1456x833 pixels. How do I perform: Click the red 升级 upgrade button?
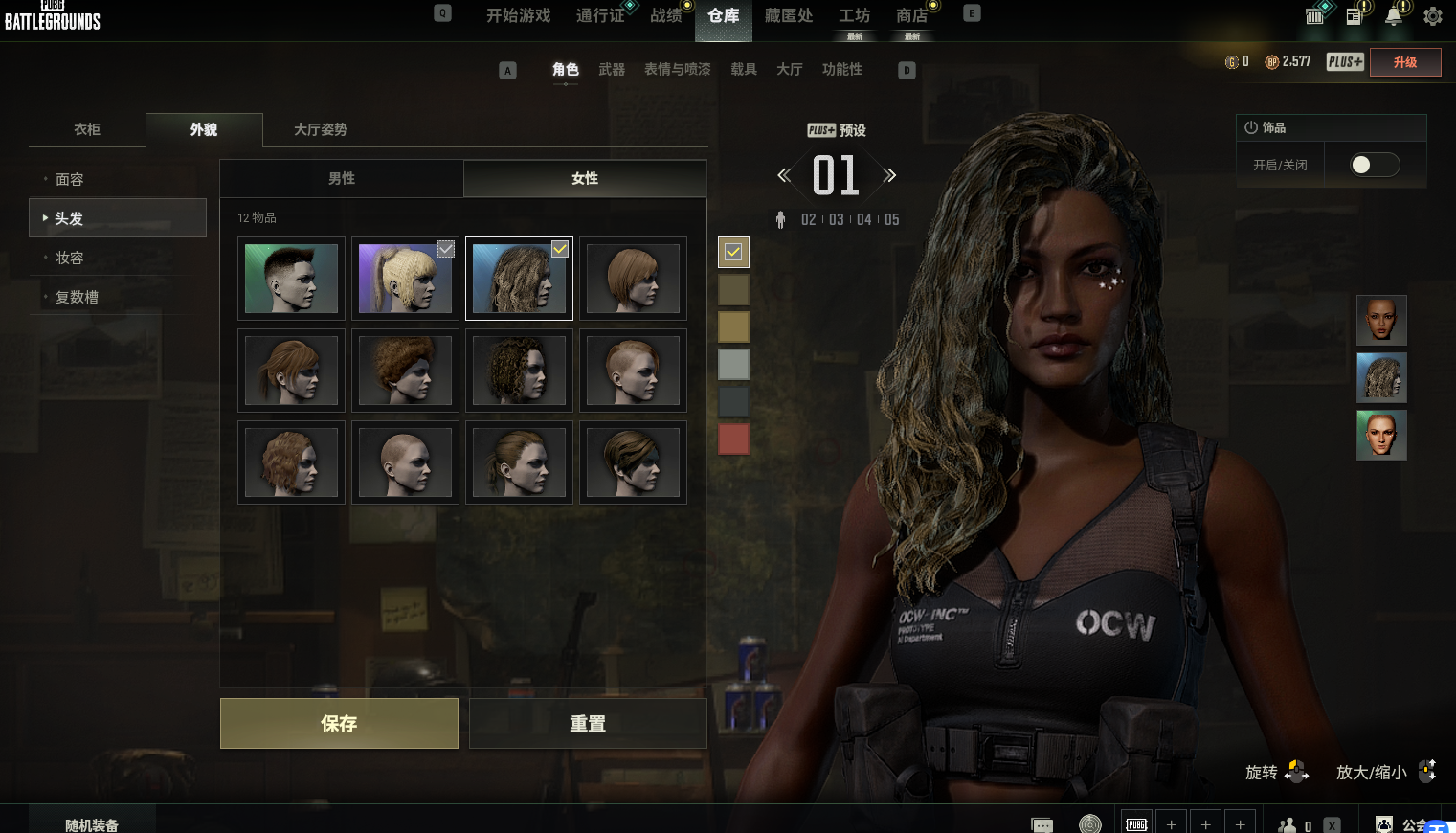pos(1405,62)
